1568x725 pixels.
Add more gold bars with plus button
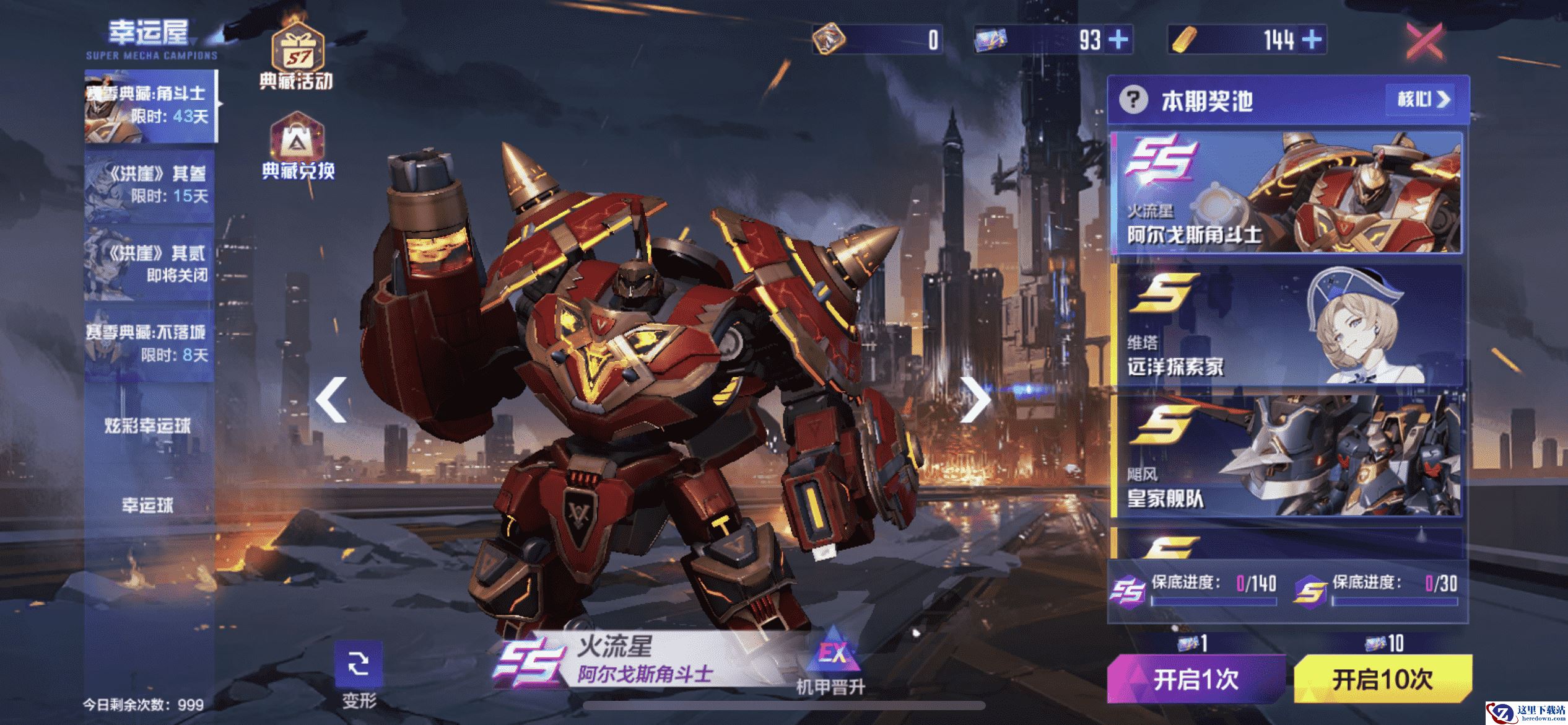[1312, 40]
